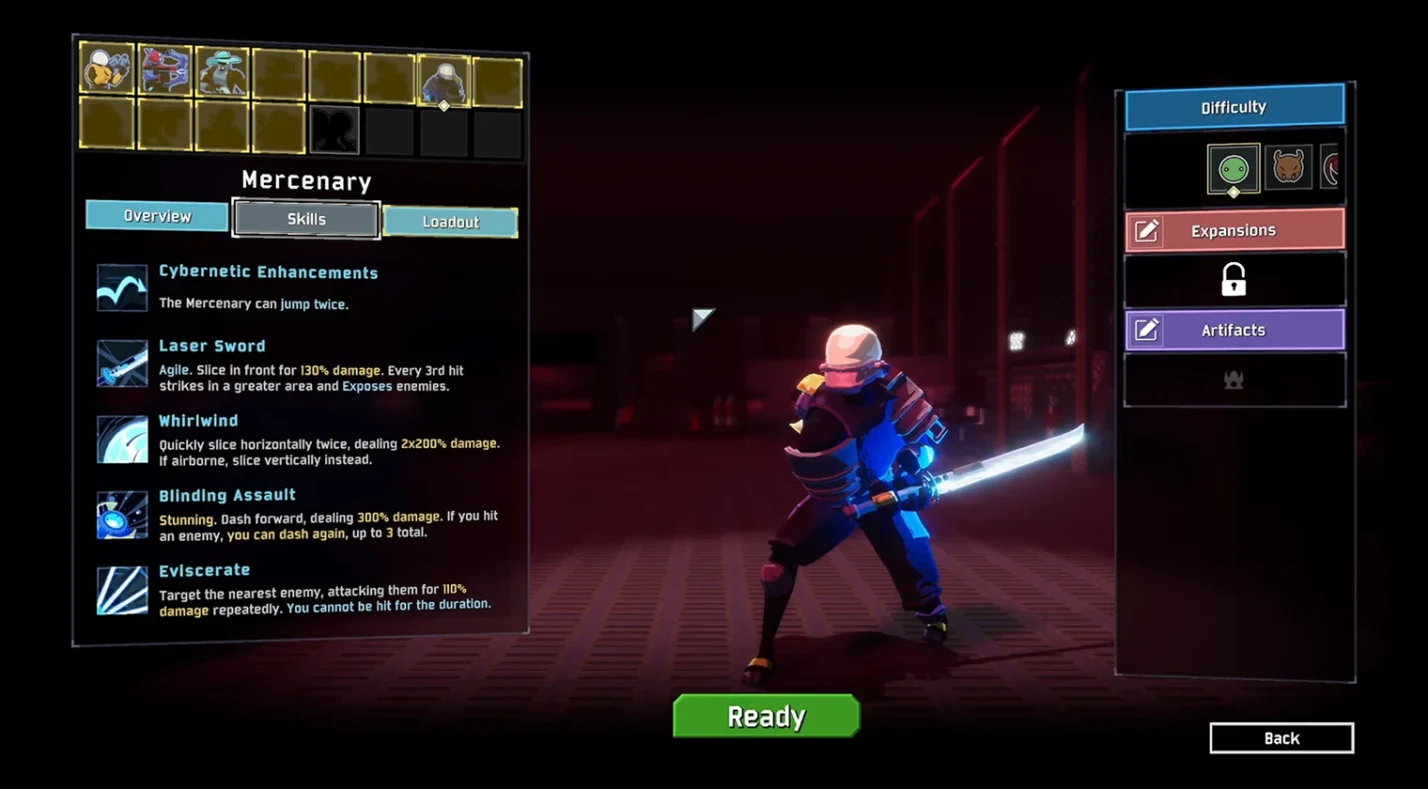
Task: Click the Cybernetic Enhancements skill icon
Action: click(122, 288)
